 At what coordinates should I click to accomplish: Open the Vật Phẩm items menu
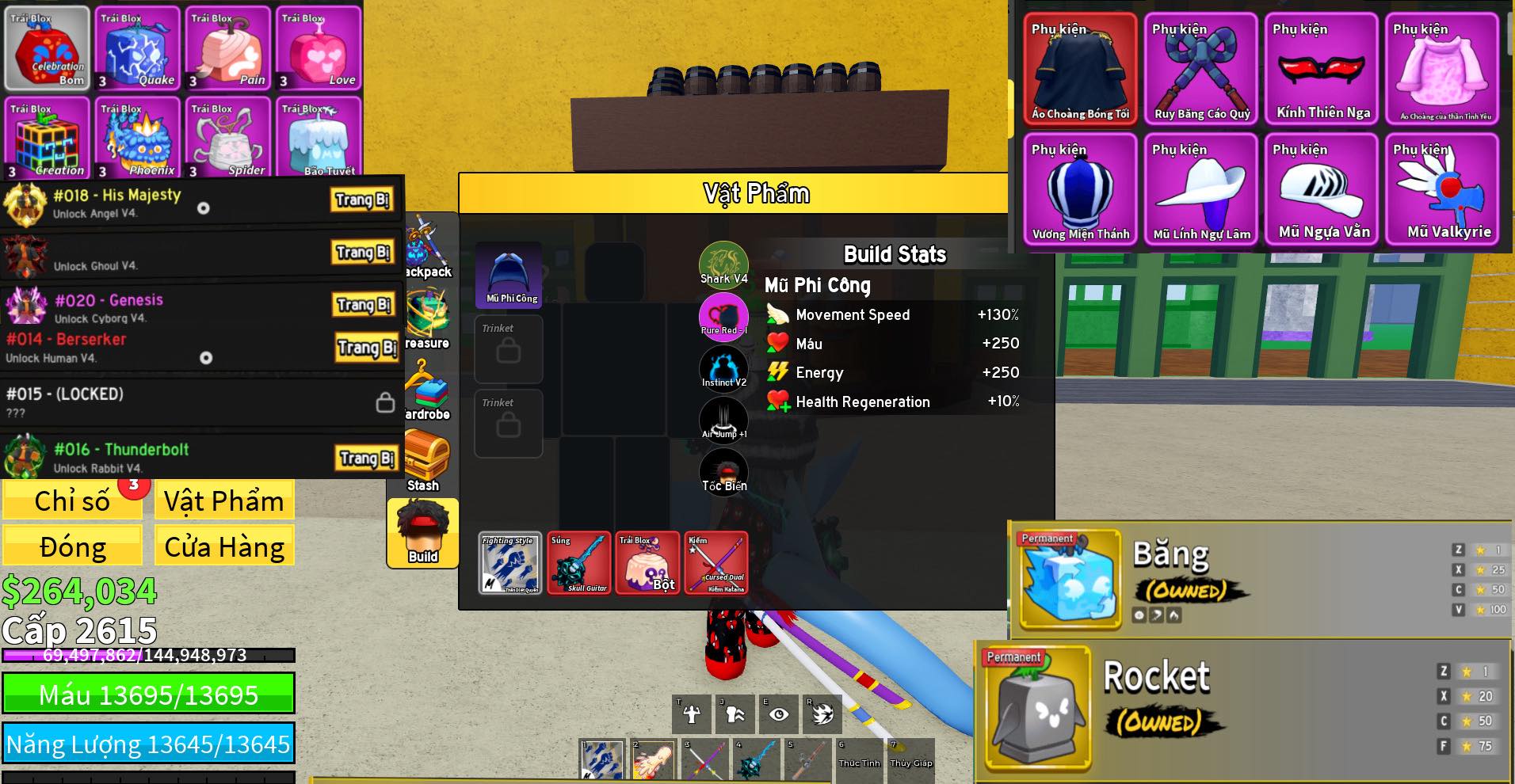click(x=224, y=501)
